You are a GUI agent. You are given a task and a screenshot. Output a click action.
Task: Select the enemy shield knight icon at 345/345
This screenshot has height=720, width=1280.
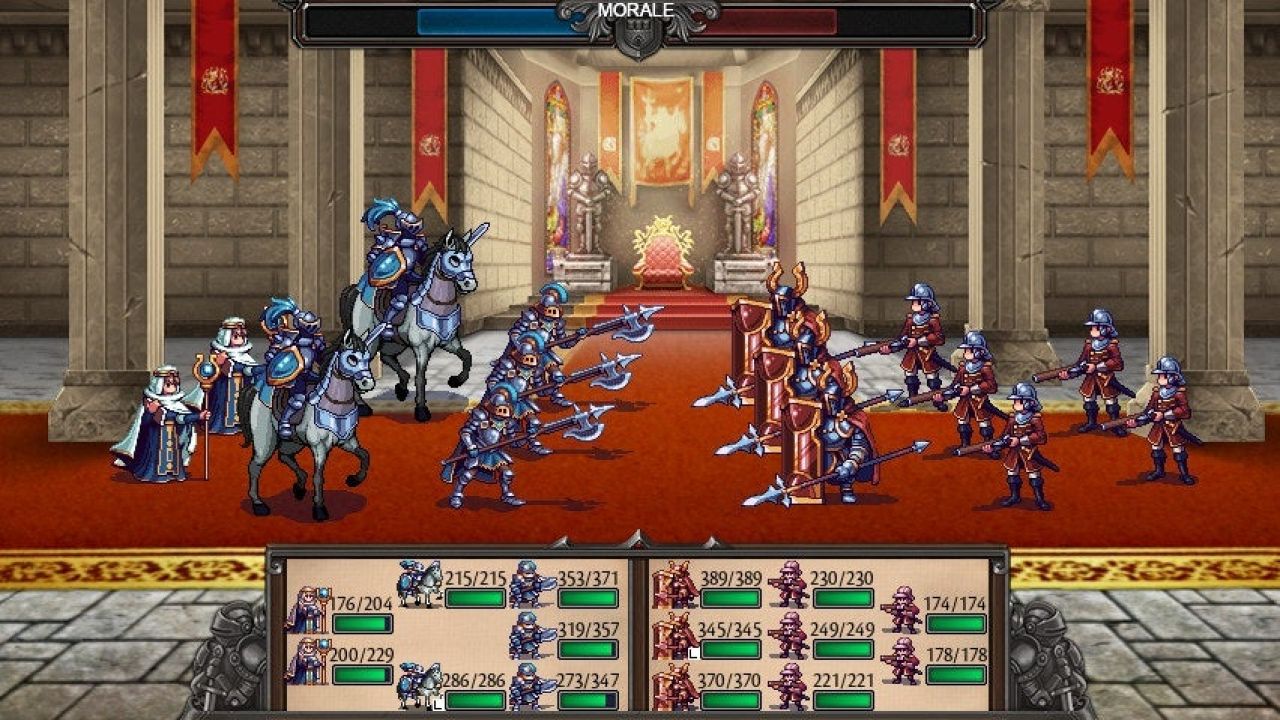(672, 635)
